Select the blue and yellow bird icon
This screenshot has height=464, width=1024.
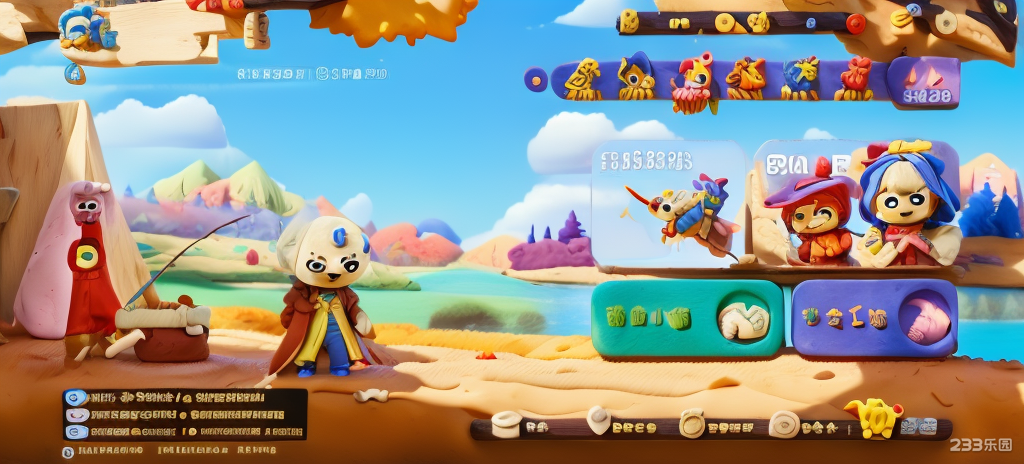800,78
